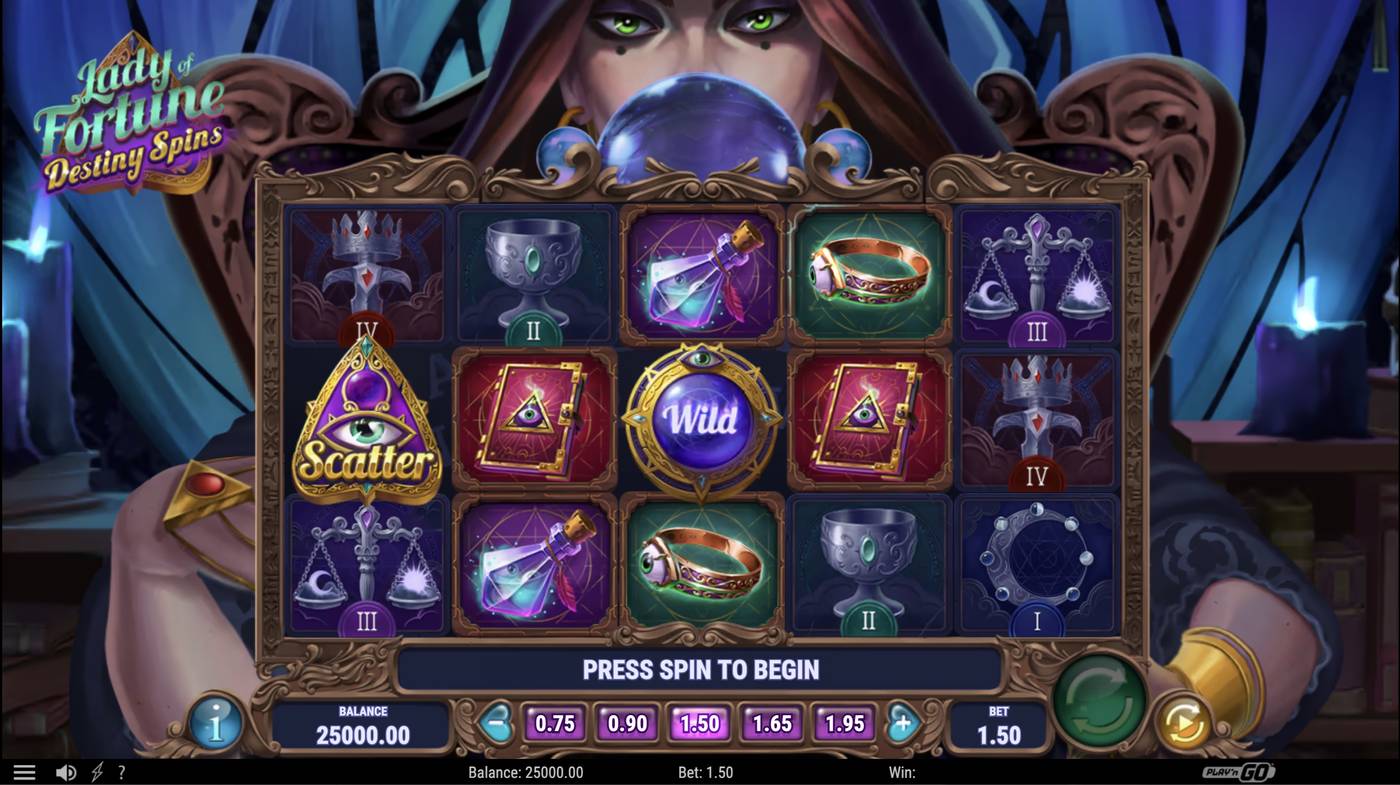The image size is (1400, 785).
Task: Open help using the question mark icon
Action: pyautogui.click(x=122, y=770)
